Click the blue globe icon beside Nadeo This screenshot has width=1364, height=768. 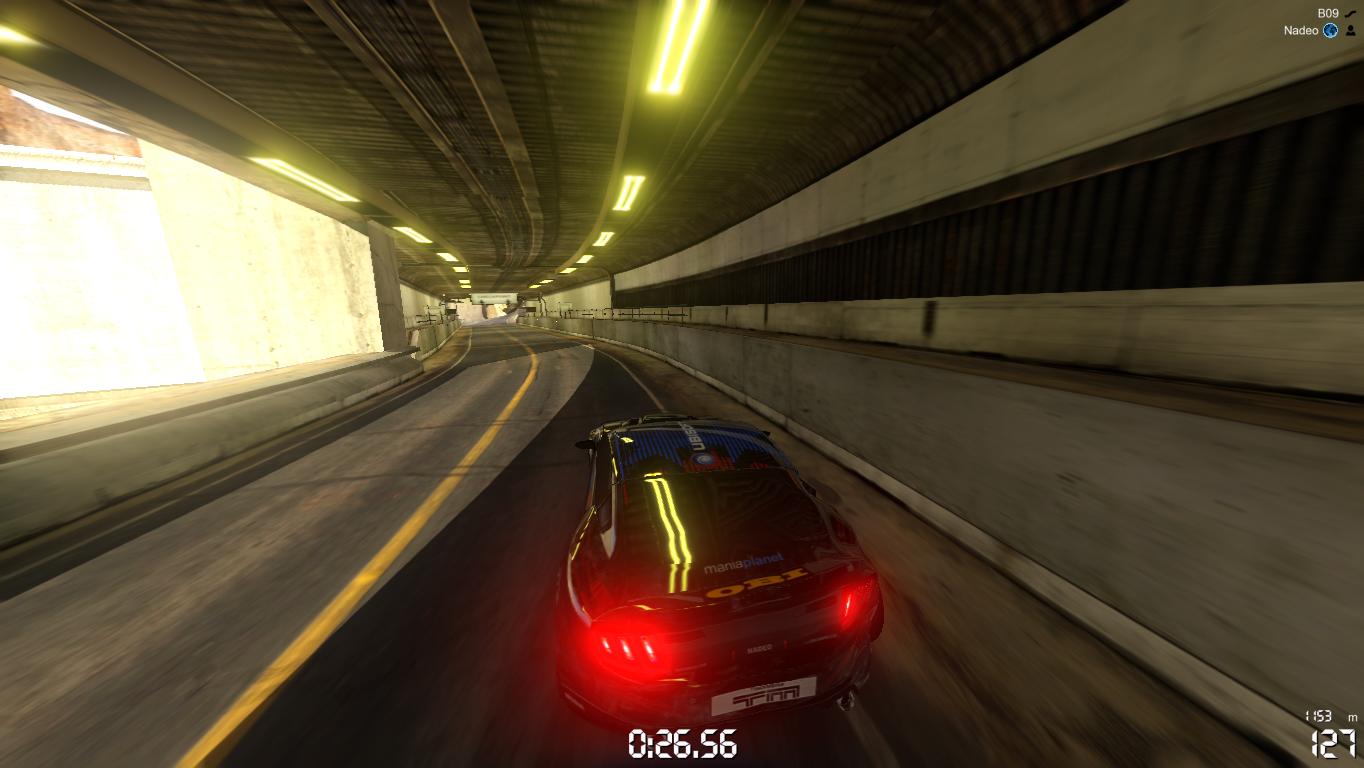(x=1330, y=31)
